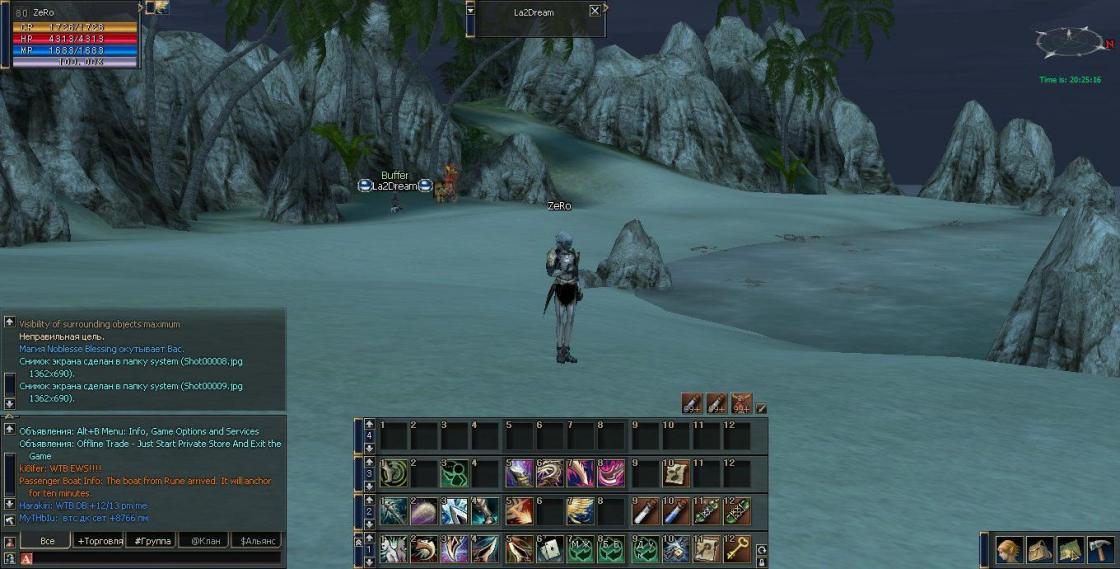The image size is (1120, 569).
Task: Open the inventory bag icon
Action: click(x=1039, y=550)
